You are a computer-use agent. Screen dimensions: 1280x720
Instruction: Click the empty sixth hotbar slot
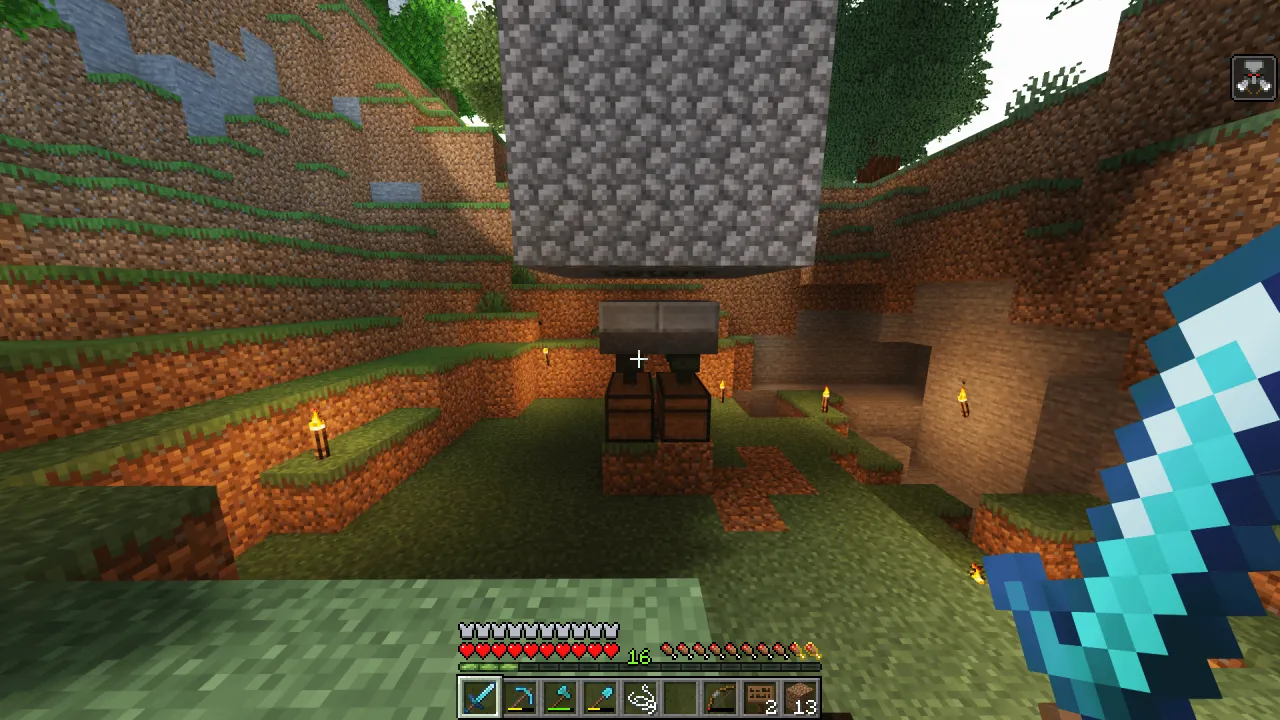680,696
